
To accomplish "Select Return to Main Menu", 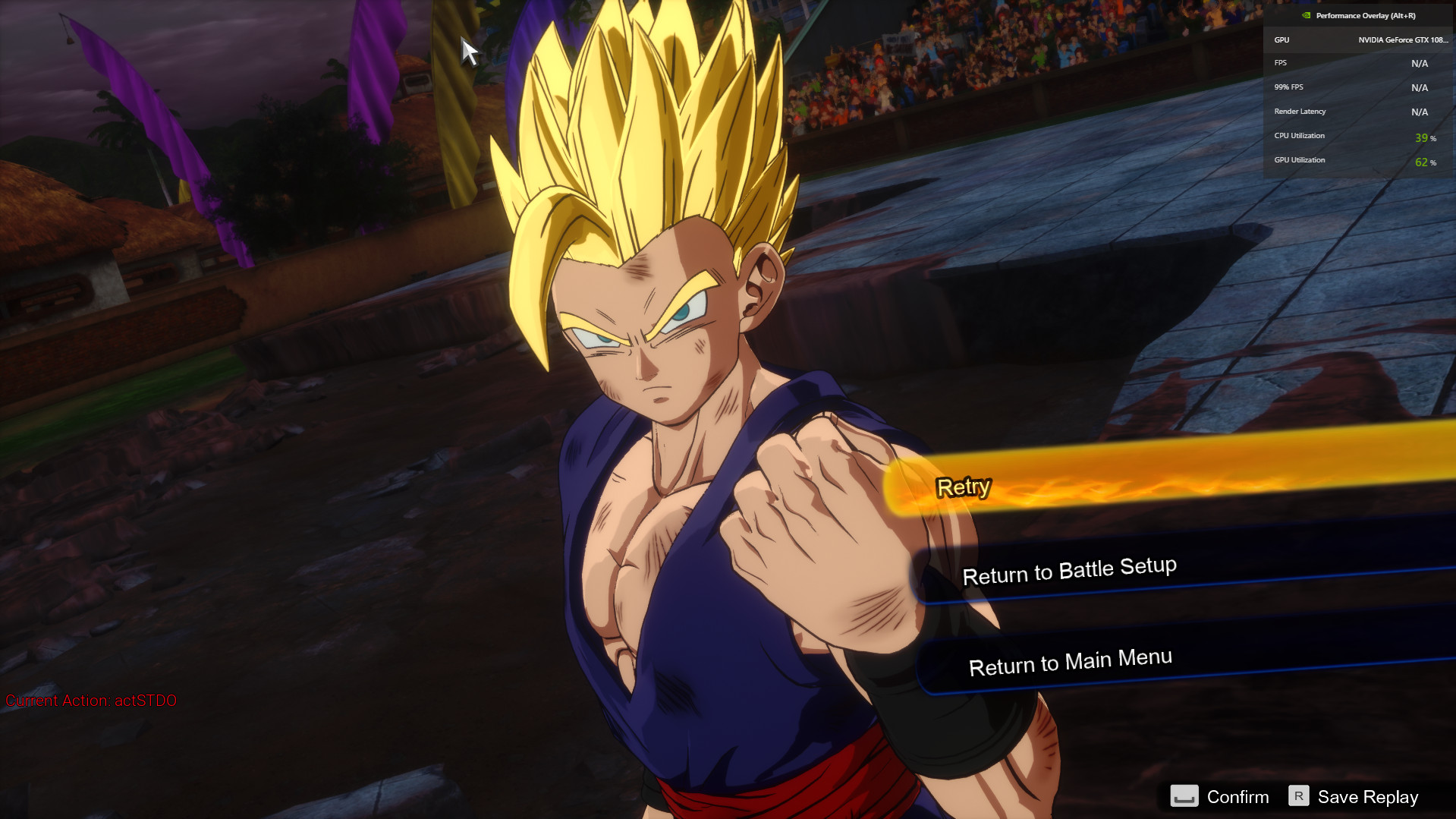I will (1070, 662).
